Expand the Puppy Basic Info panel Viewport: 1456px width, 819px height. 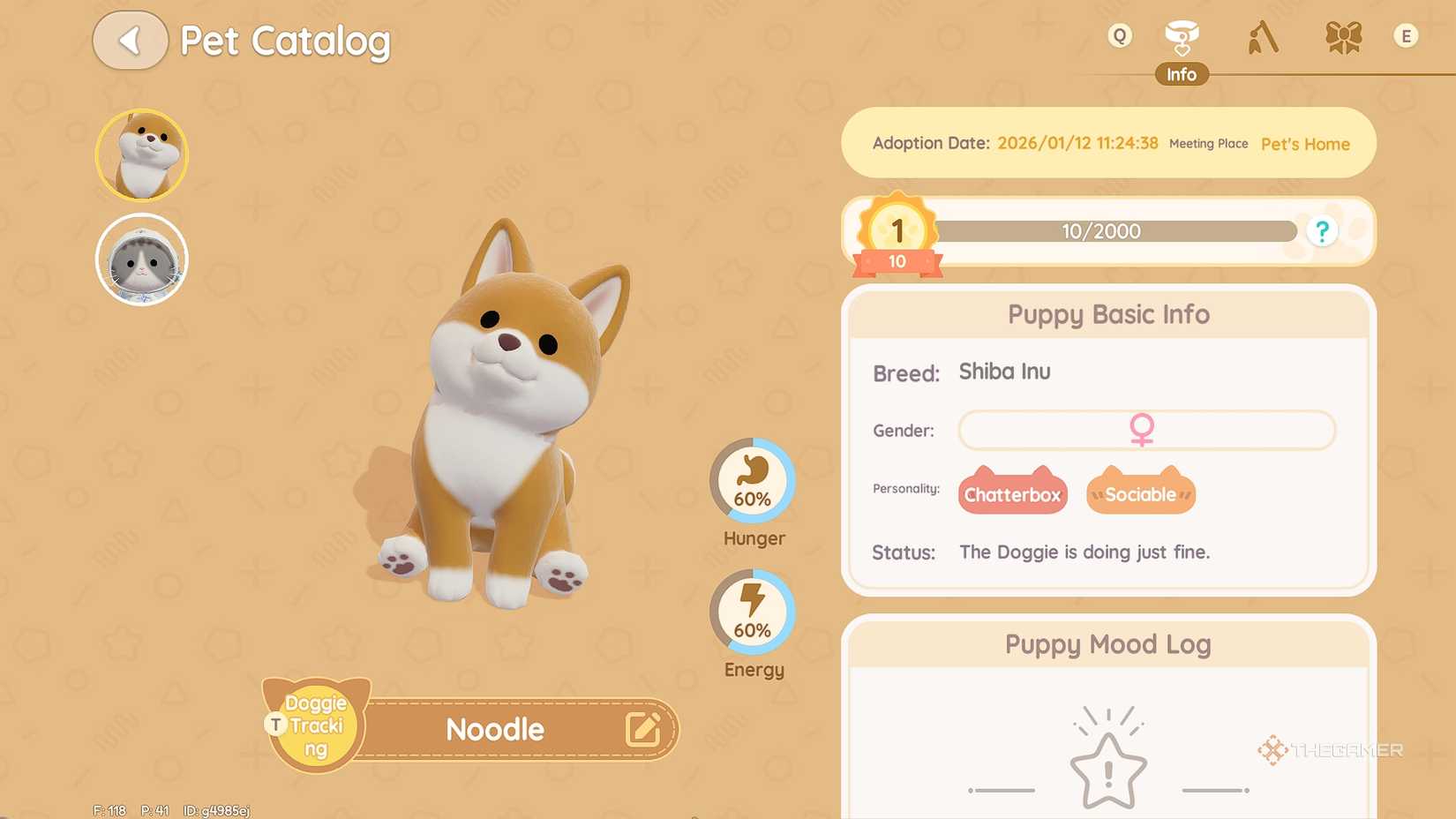(1107, 314)
